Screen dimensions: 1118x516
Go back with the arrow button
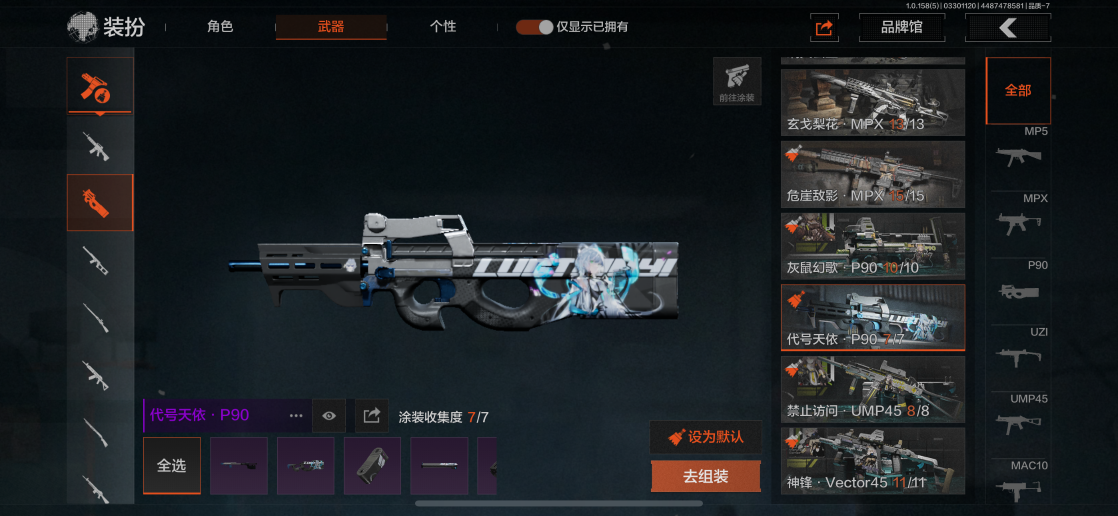coord(1007,28)
